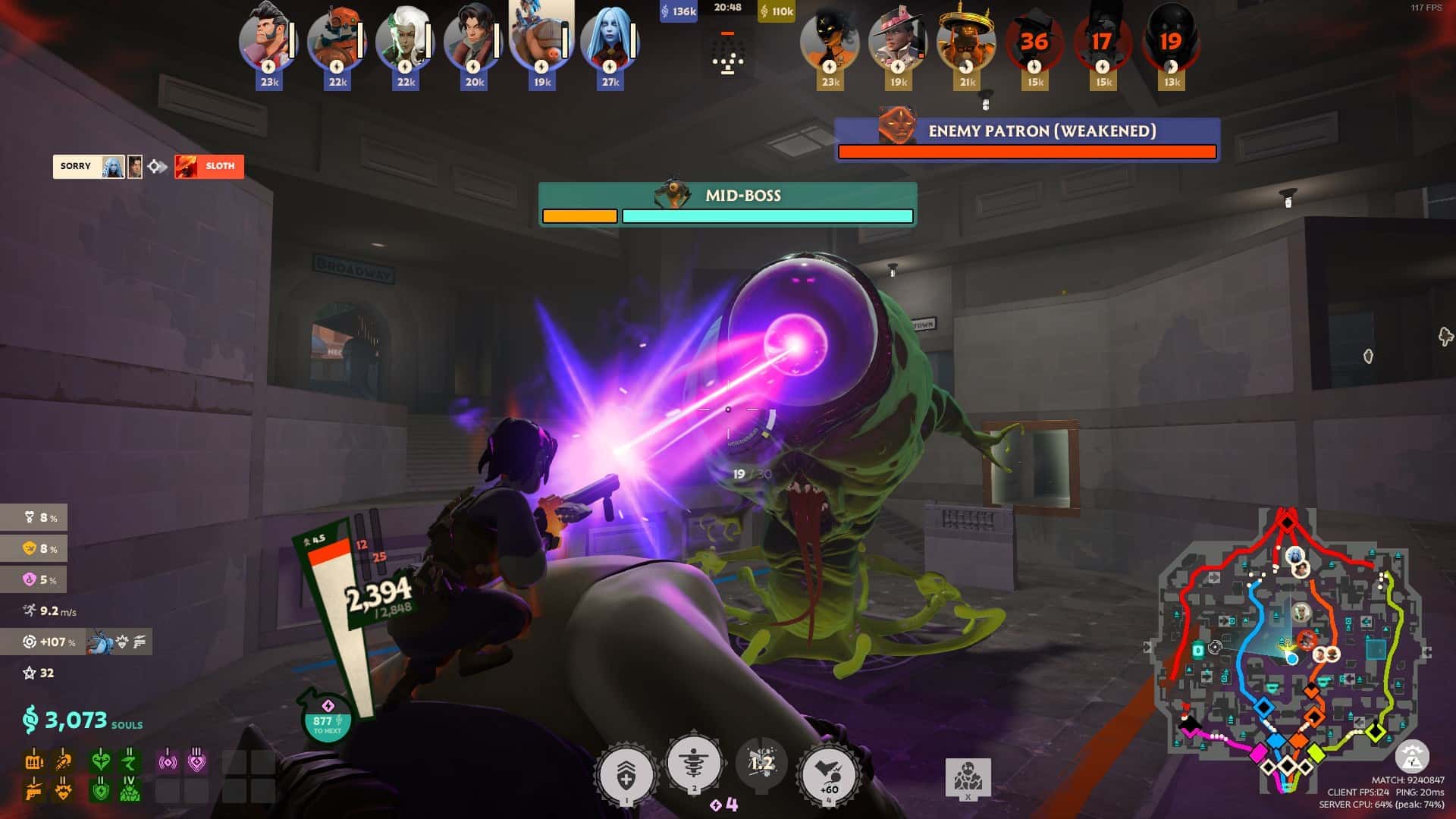Viewport: 1456px width, 819px height.
Task: Click the zipline icon beside the minimap
Action: (1411, 756)
